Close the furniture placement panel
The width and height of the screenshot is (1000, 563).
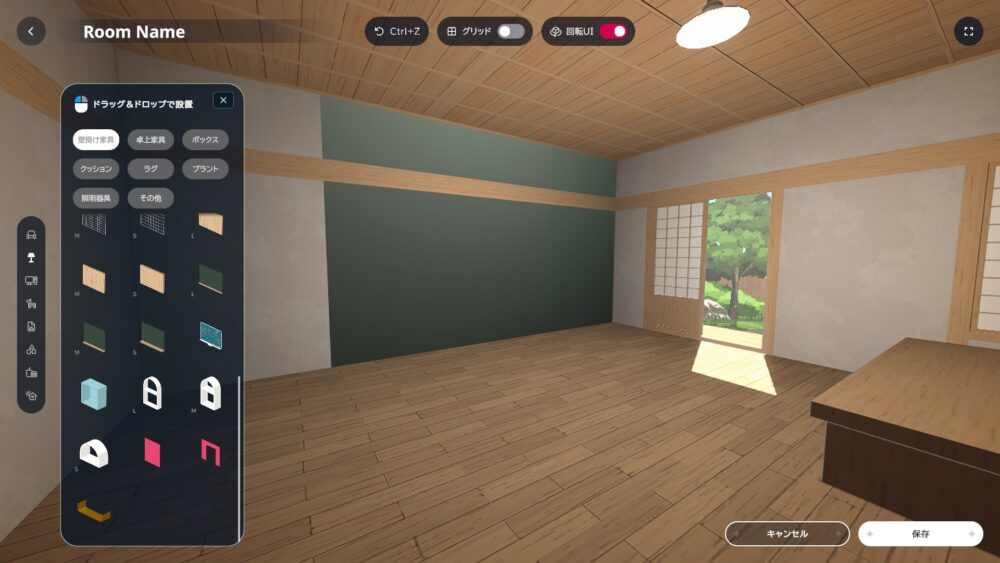(223, 100)
